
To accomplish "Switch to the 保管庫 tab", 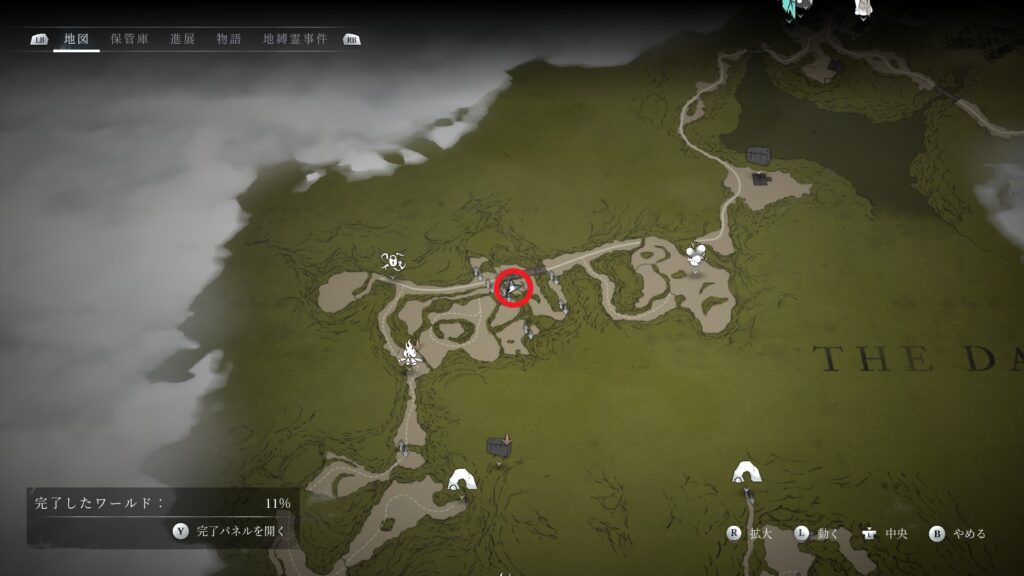I will coord(130,39).
